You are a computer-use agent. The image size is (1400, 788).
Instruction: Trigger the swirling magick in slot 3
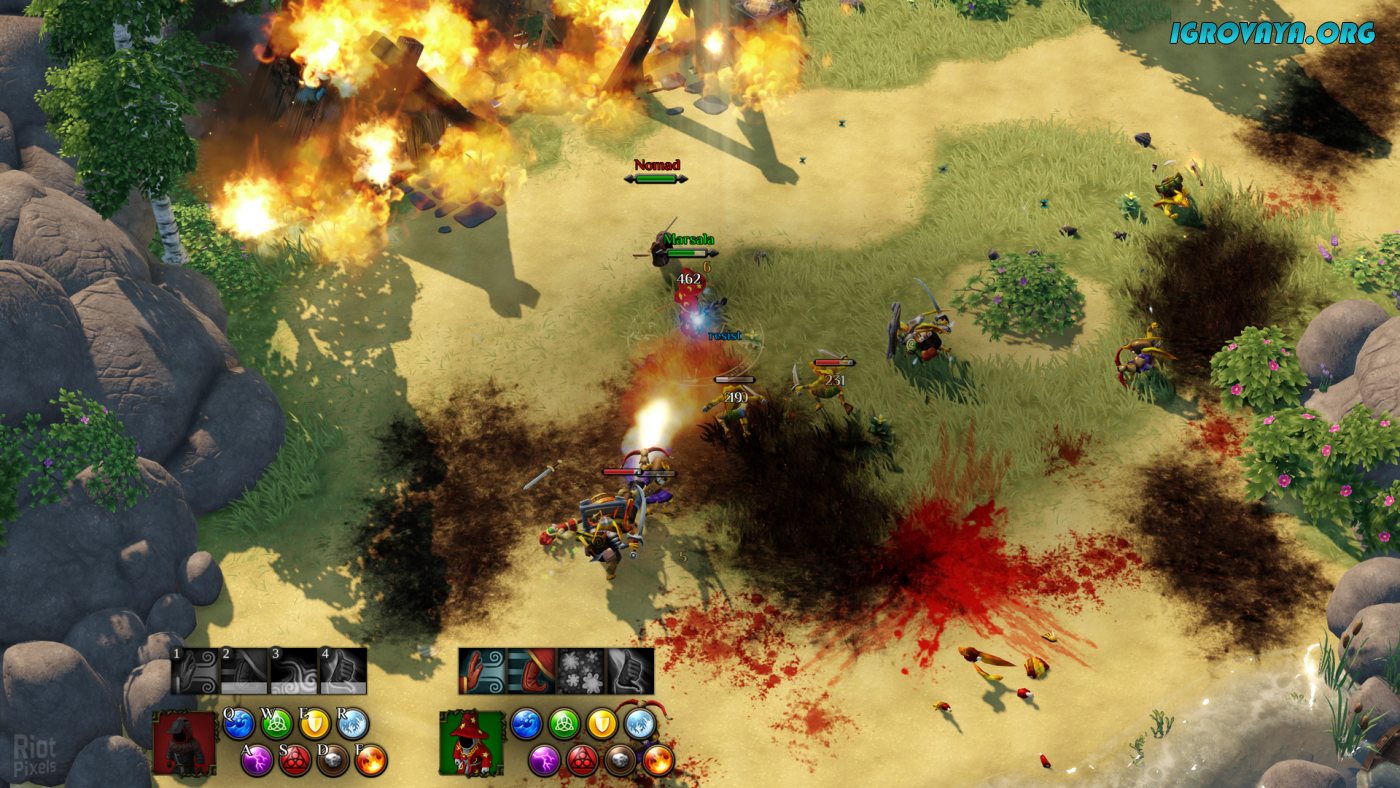293,671
